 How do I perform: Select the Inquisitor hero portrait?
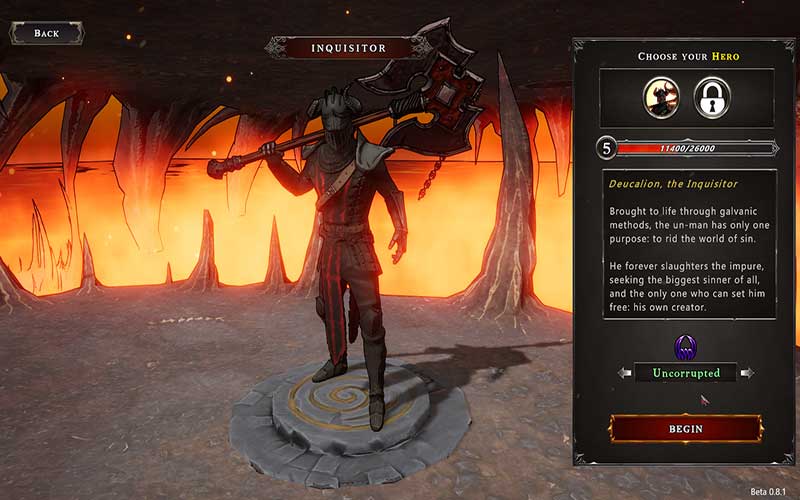[x=661, y=96]
